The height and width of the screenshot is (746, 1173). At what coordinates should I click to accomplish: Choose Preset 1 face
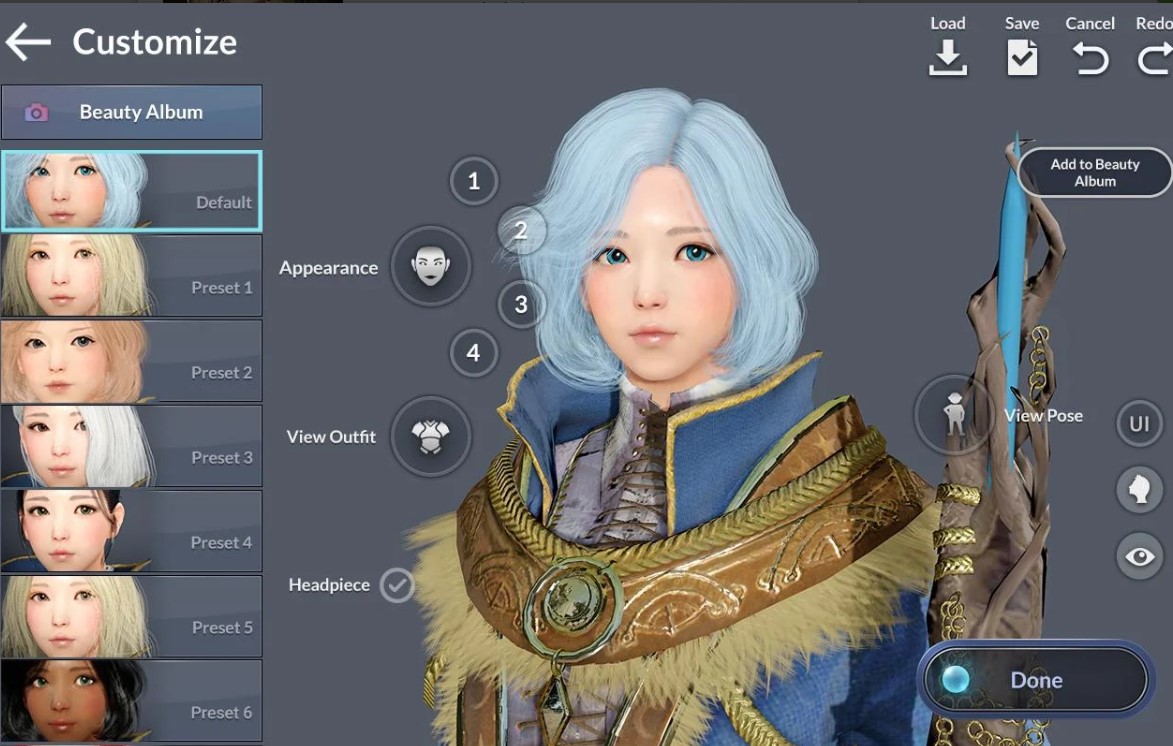point(131,275)
